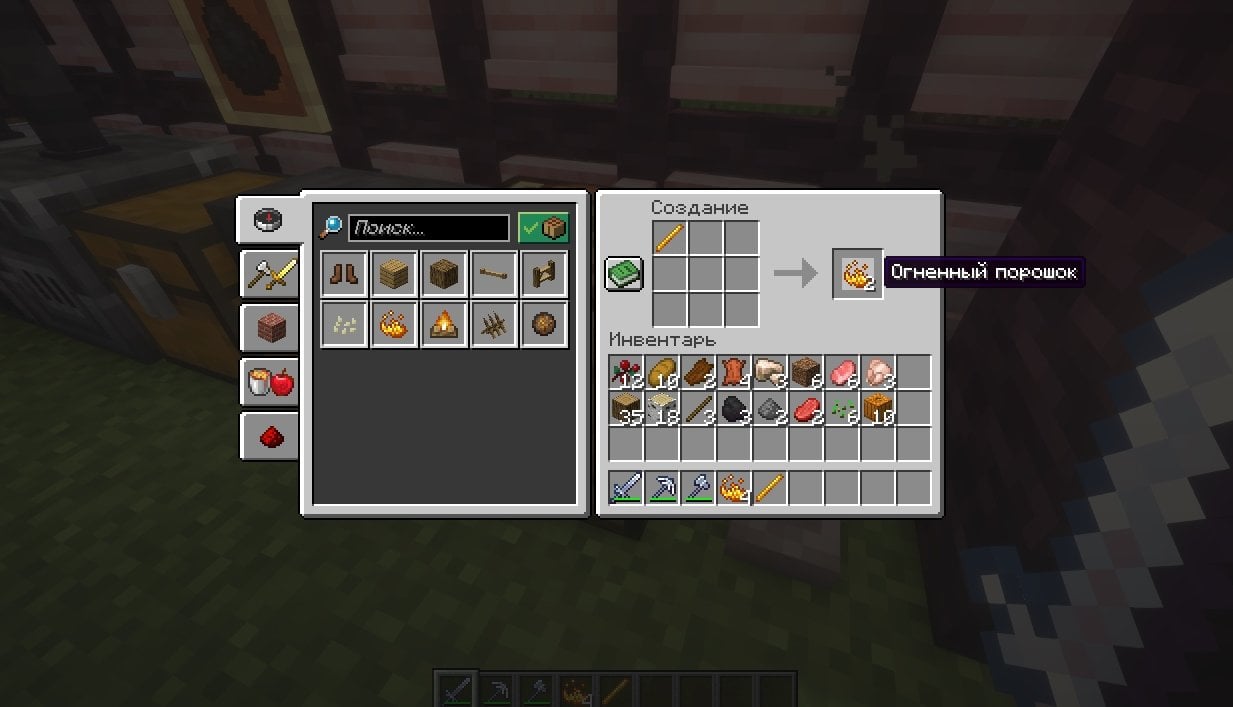
Task: Pick up the raw chicken stack
Action: tap(878, 373)
